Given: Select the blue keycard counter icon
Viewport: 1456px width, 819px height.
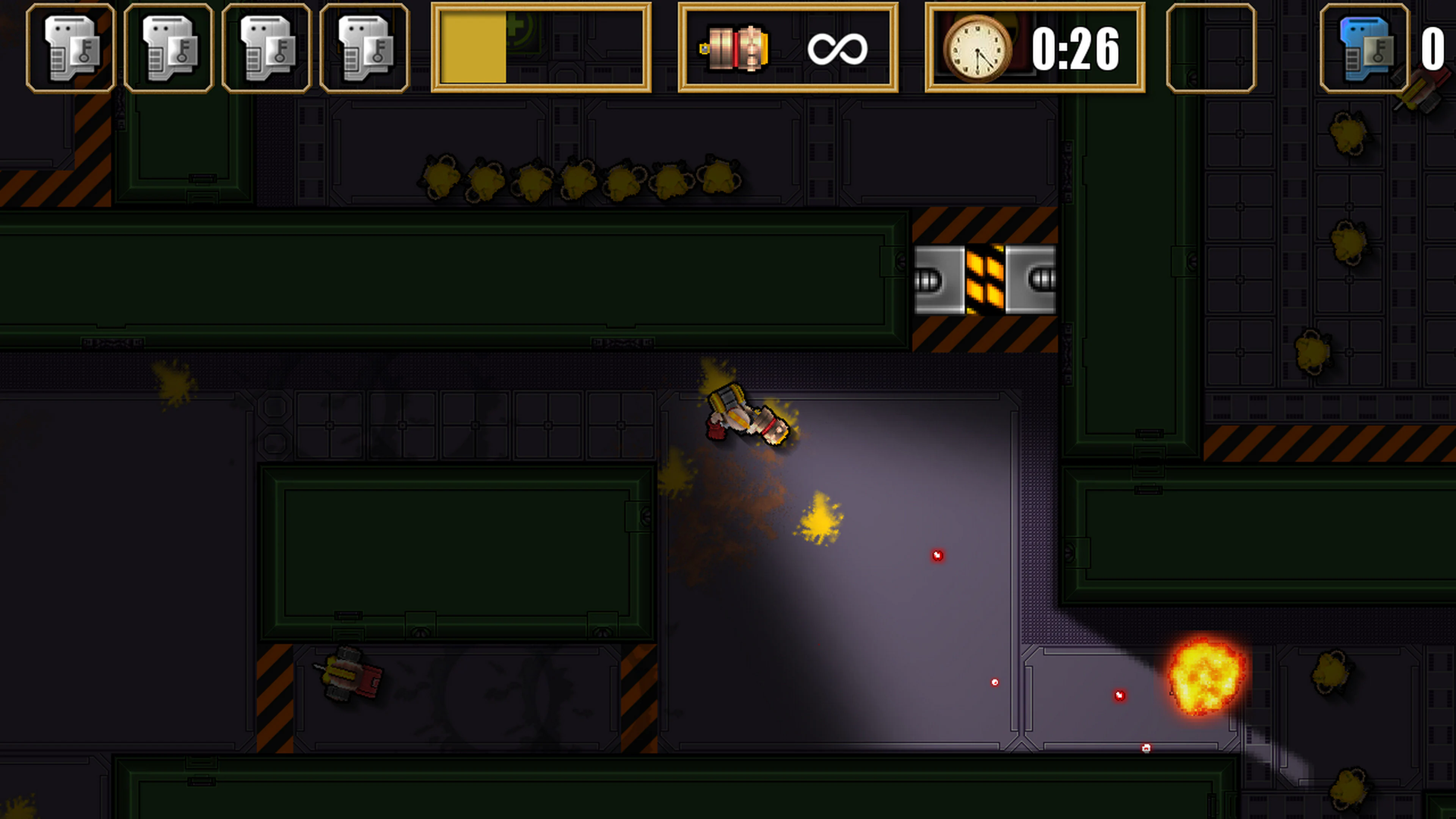Looking at the screenshot, I should (x=1366, y=47).
